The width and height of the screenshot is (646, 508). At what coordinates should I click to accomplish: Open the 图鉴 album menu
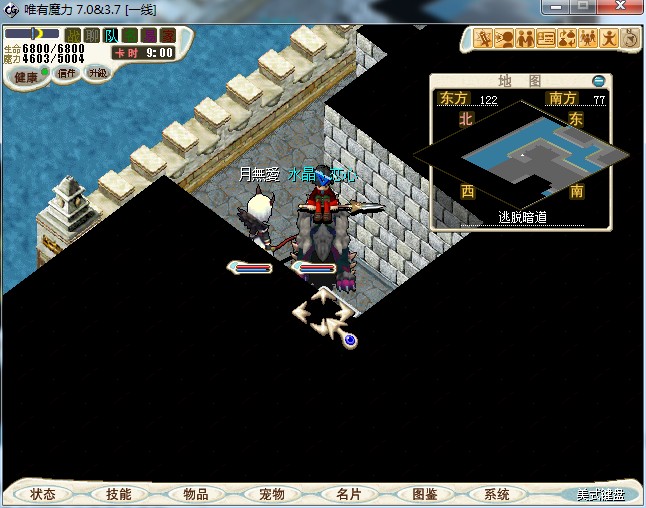click(x=424, y=494)
